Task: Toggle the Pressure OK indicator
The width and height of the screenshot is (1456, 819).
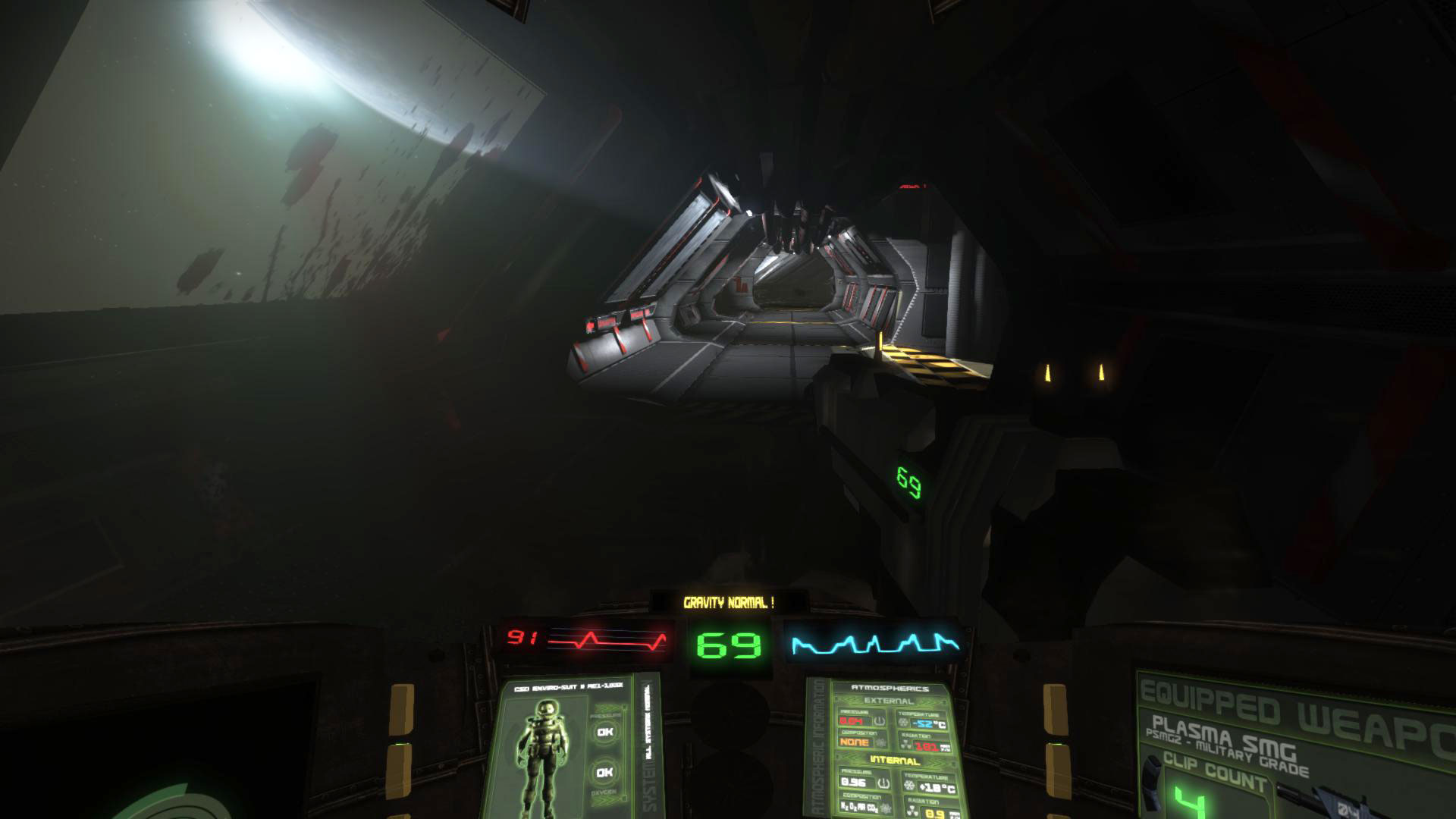Action: point(604,732)
